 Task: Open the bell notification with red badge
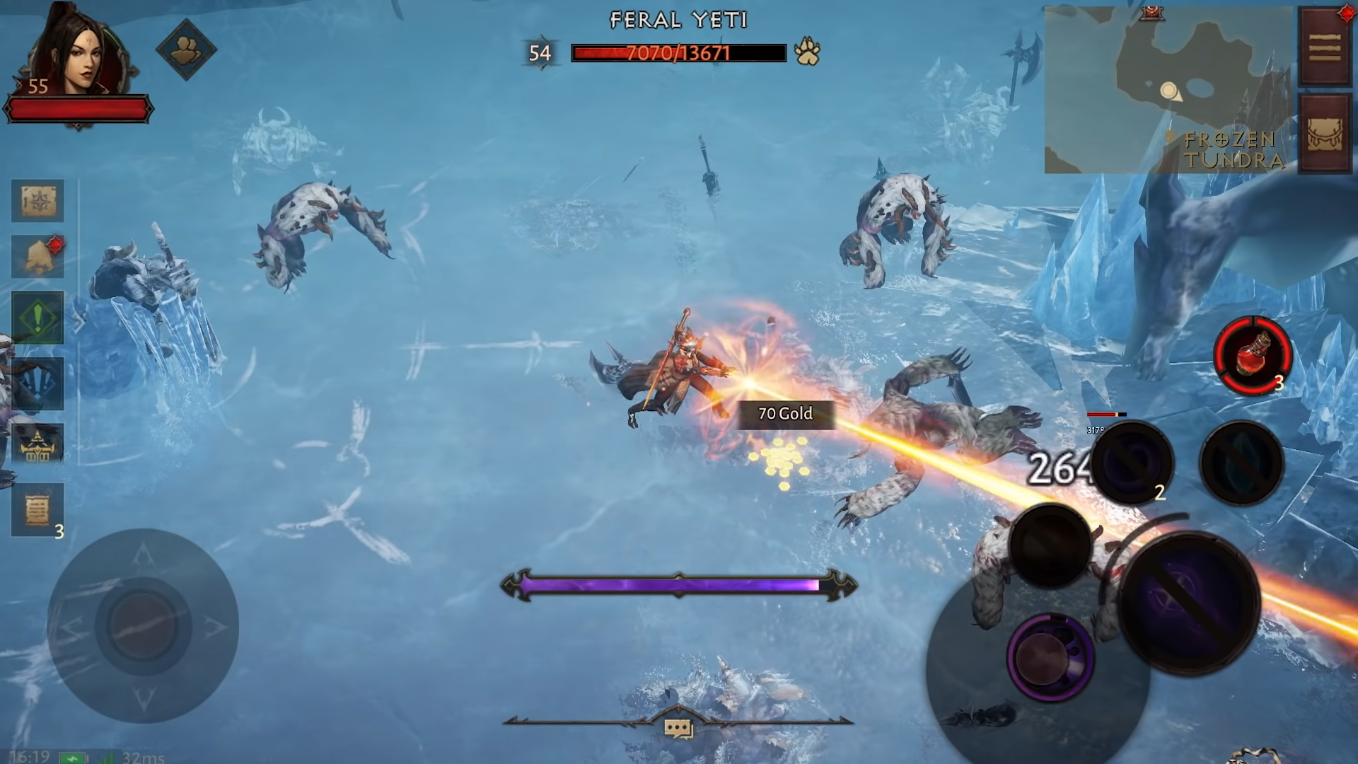point(37,256)
